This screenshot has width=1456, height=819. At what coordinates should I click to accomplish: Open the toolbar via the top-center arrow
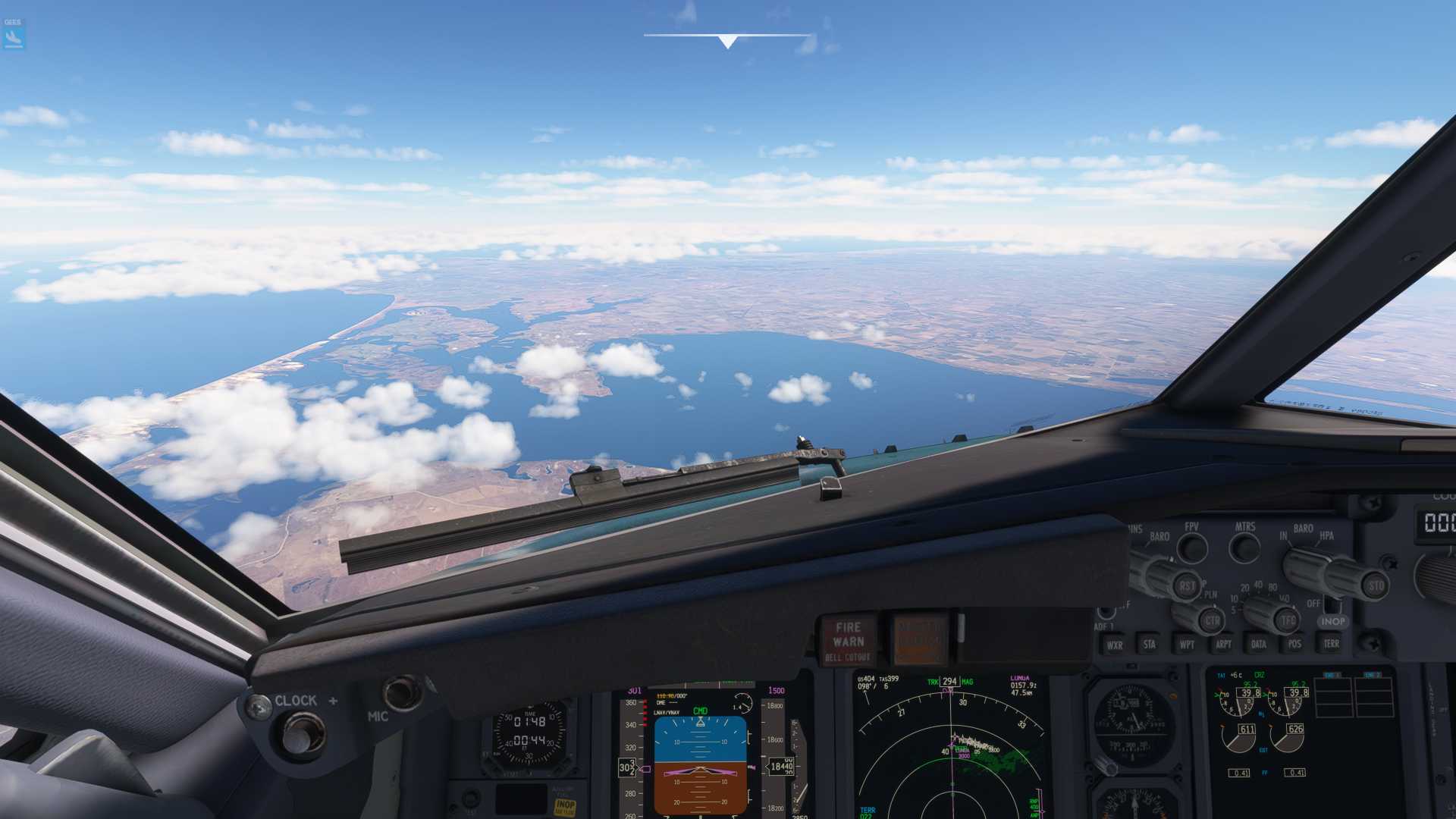coord(726,42)
